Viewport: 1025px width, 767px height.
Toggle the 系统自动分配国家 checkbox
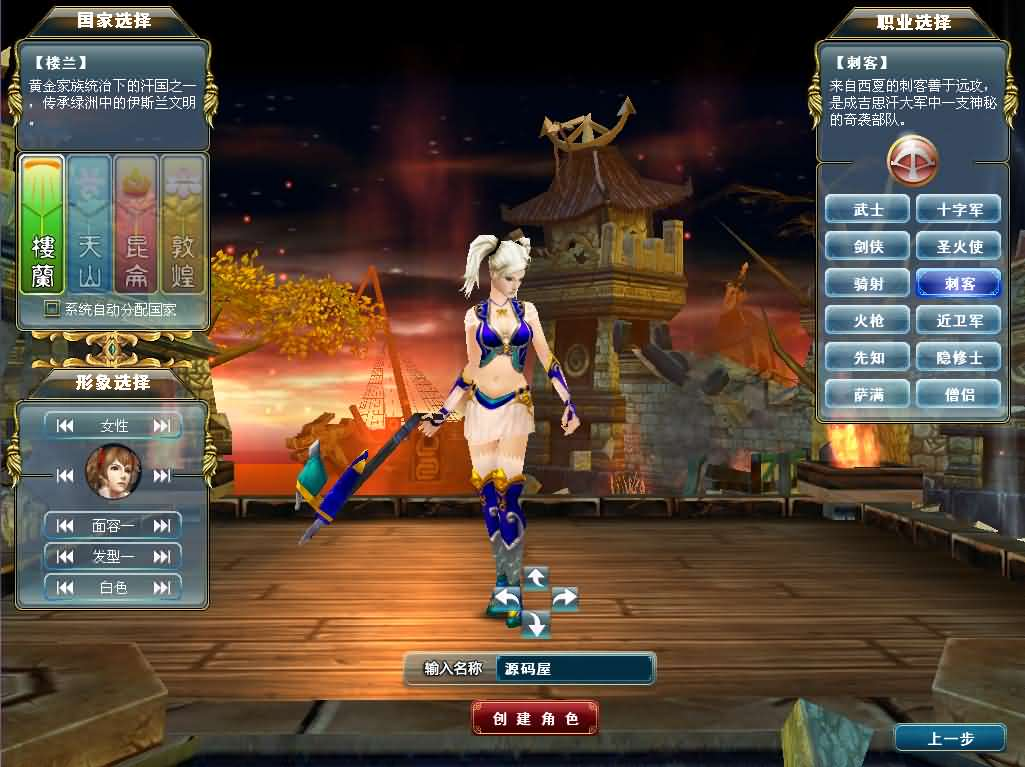click(52, 310)
